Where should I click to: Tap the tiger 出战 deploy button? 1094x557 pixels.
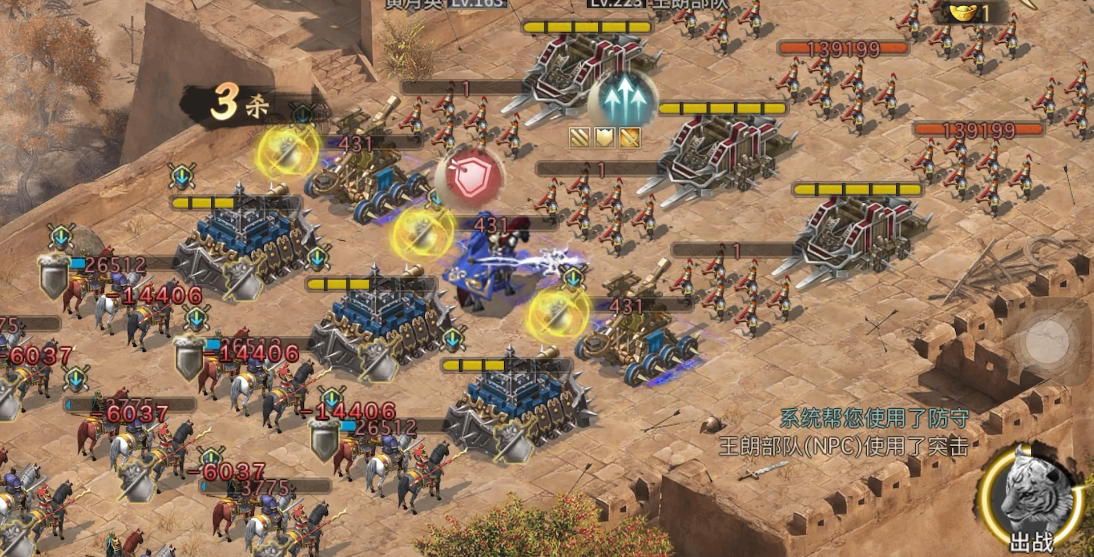click(x=1033, y=495)
